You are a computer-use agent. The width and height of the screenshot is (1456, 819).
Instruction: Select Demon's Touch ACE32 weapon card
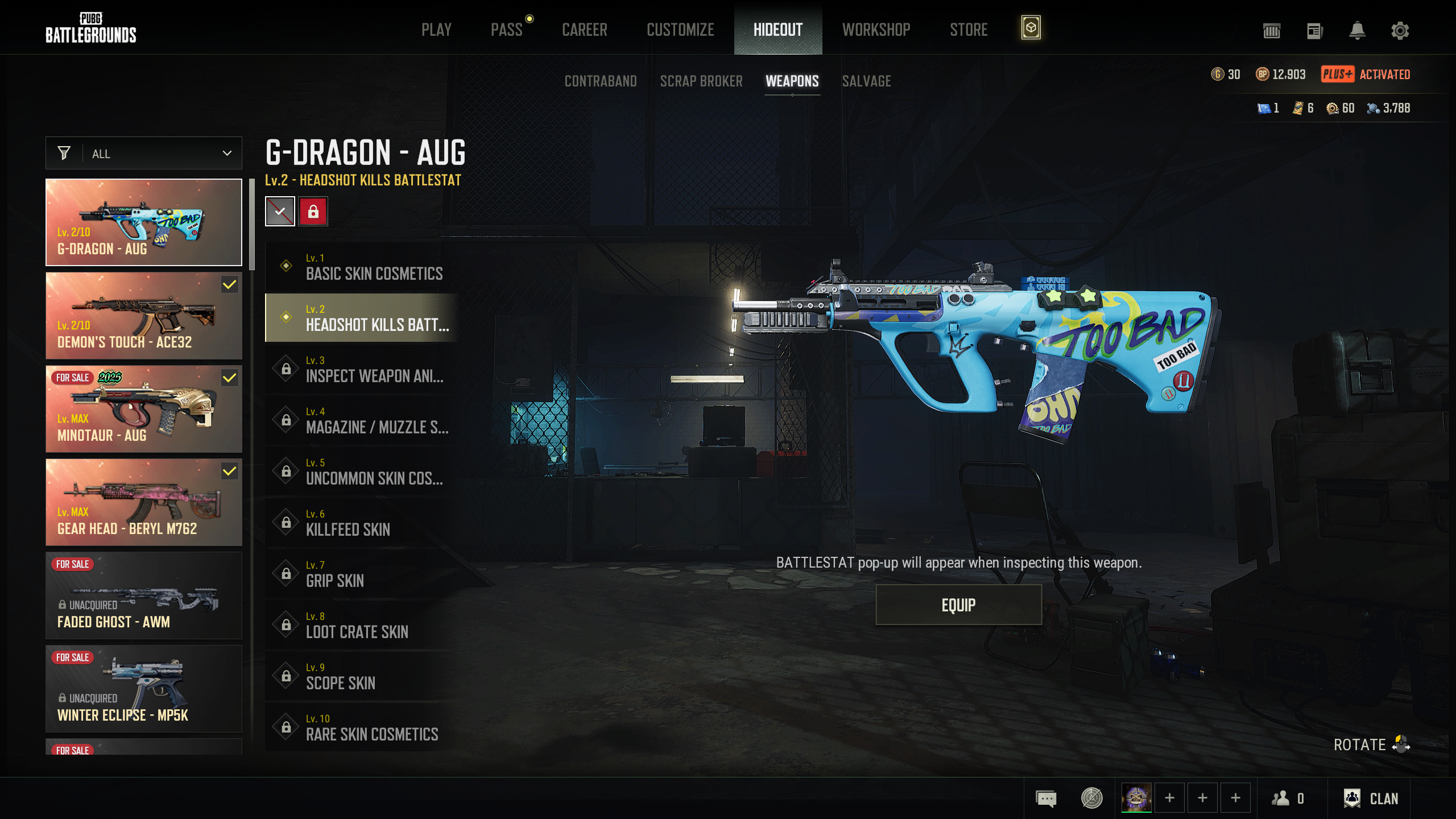point(144,316)
